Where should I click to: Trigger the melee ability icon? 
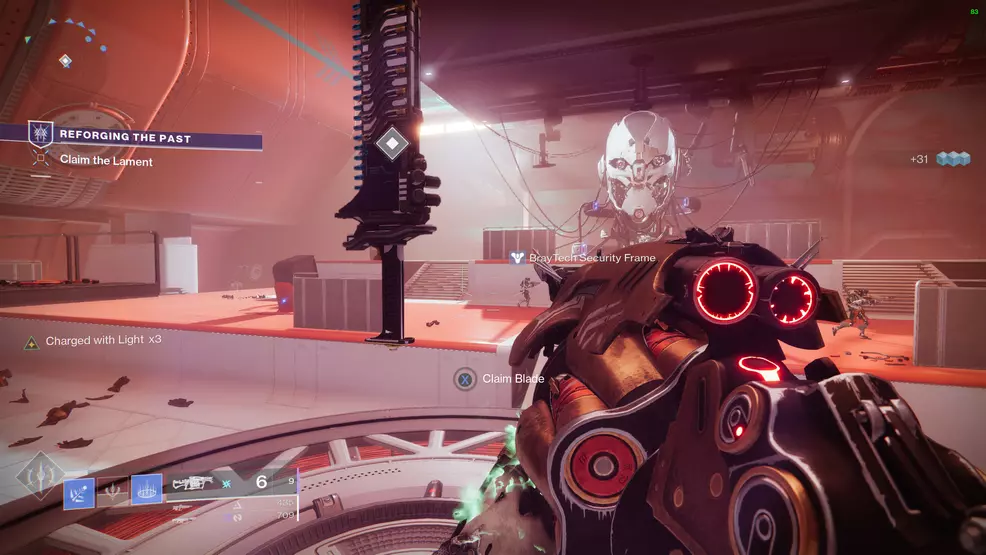(113, 490)
